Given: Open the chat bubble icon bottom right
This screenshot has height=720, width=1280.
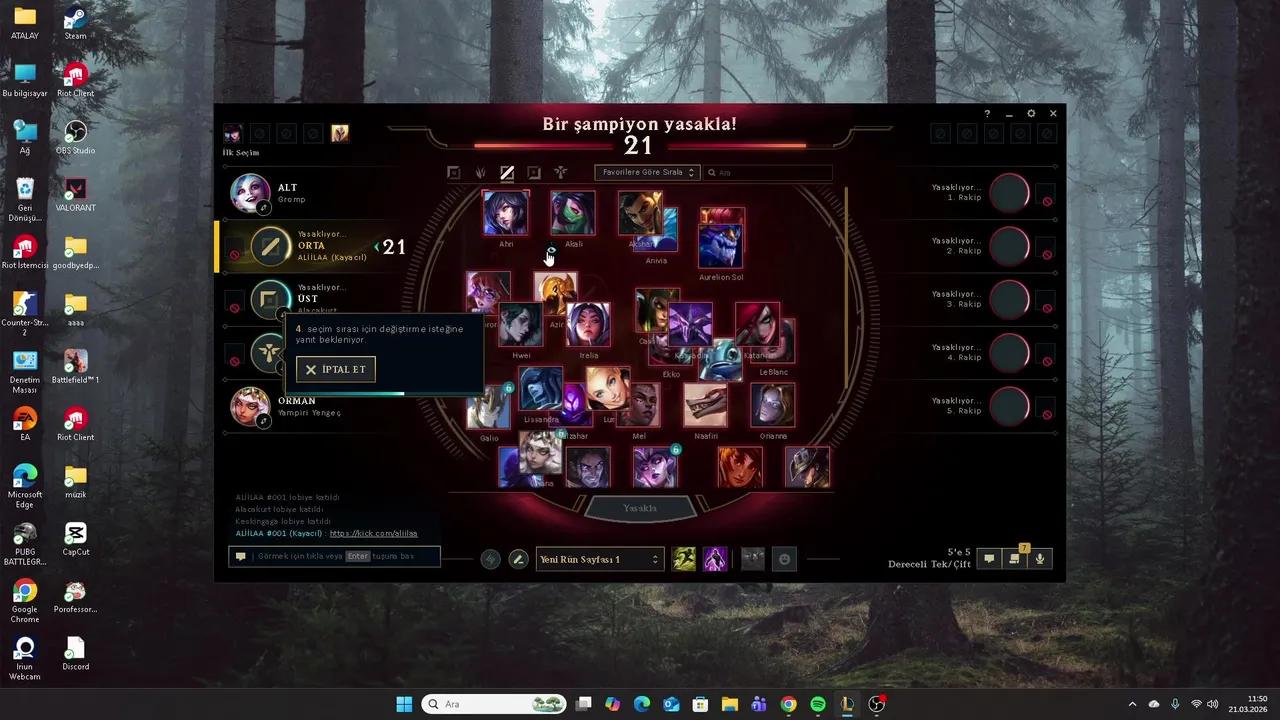Looking at the screenshot, I should click(x=988, y=558).
